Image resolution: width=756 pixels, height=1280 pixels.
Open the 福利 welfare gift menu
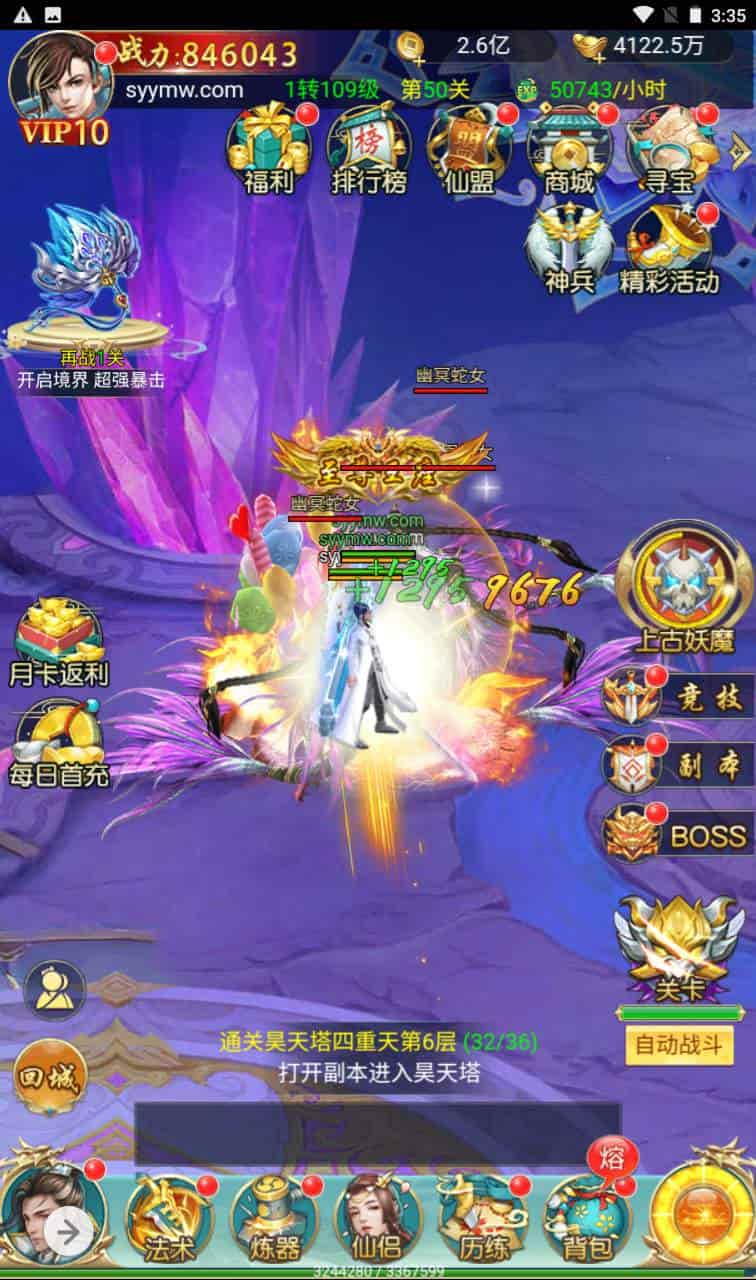click(268, 150)
